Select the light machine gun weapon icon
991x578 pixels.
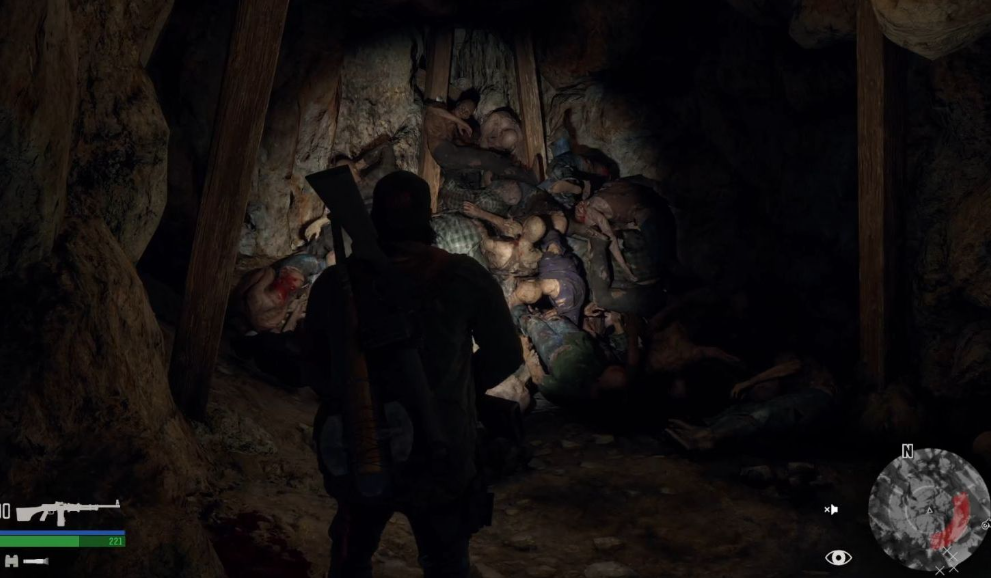[67, 512]
